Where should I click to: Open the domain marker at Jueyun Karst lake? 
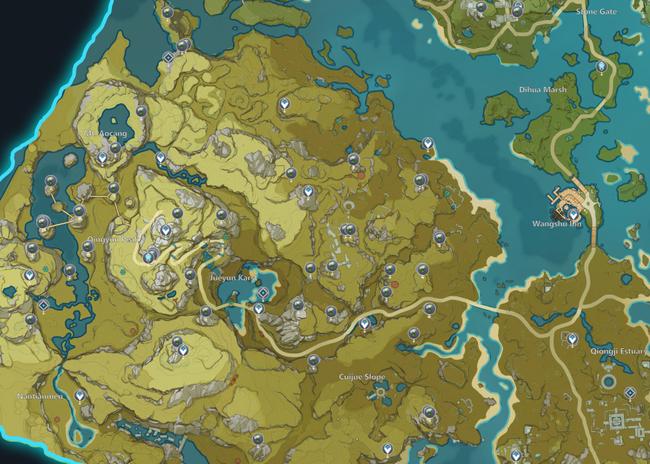point(263,294)
